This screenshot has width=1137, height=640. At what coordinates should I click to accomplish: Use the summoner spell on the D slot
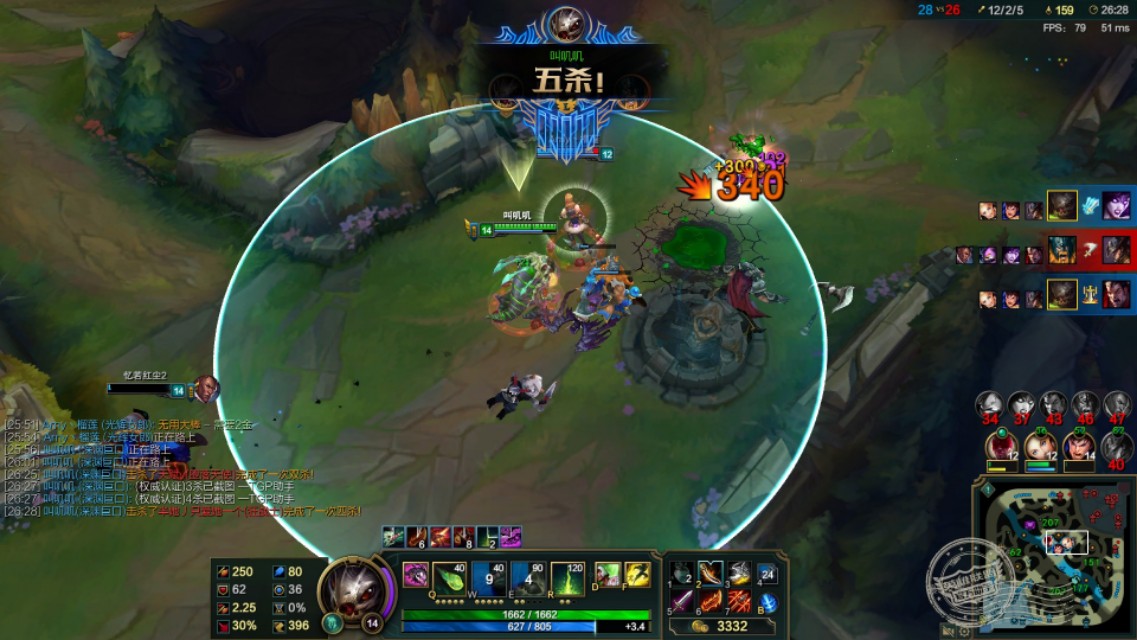[608, 575]
